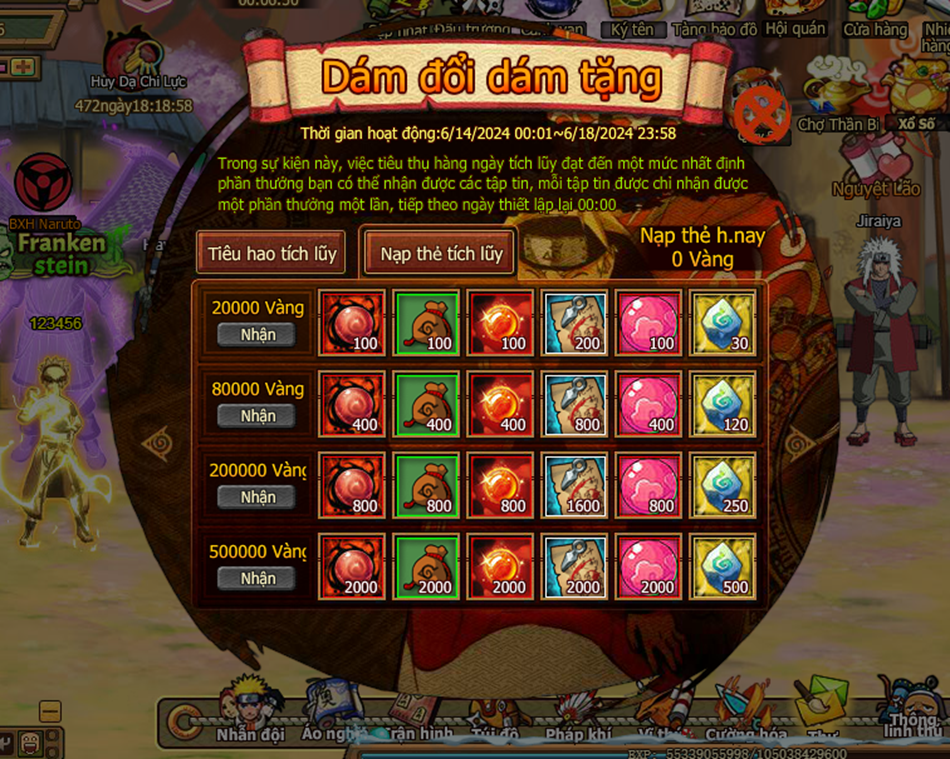
Task: Select the yellow crystal reward showing 500
Action: 723,567
